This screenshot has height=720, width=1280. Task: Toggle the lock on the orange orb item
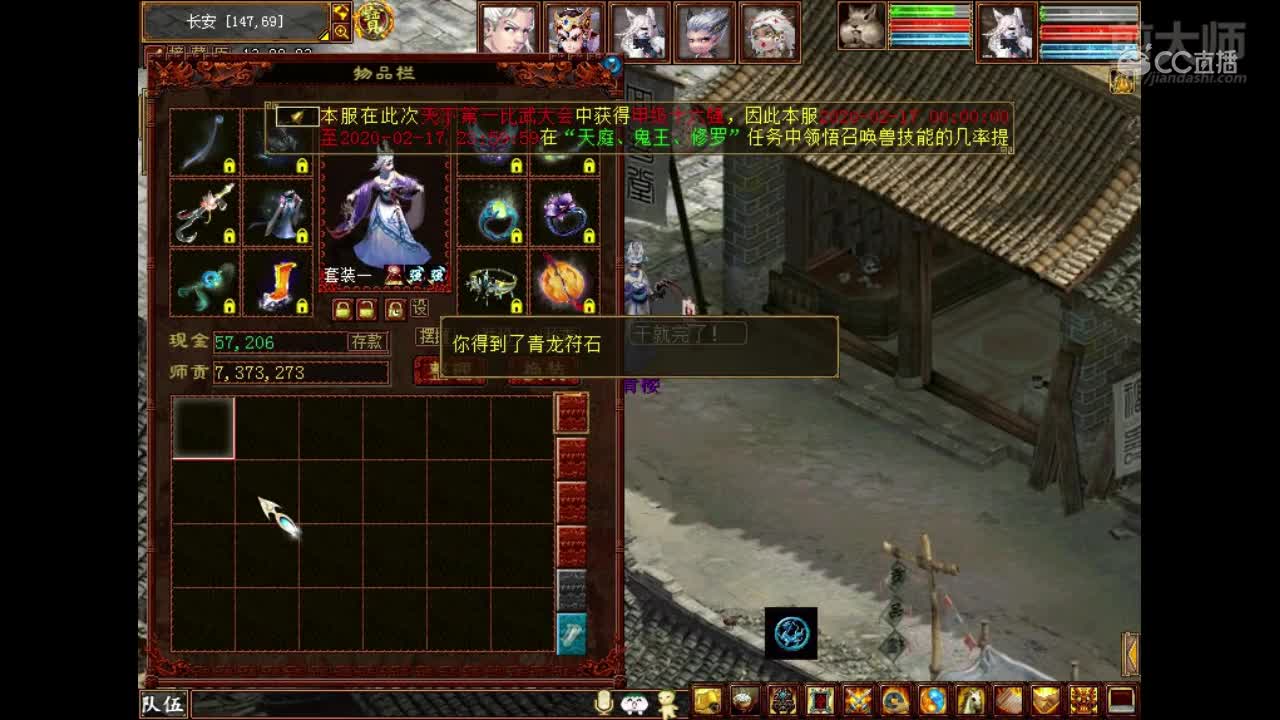(x=590, y=307)
